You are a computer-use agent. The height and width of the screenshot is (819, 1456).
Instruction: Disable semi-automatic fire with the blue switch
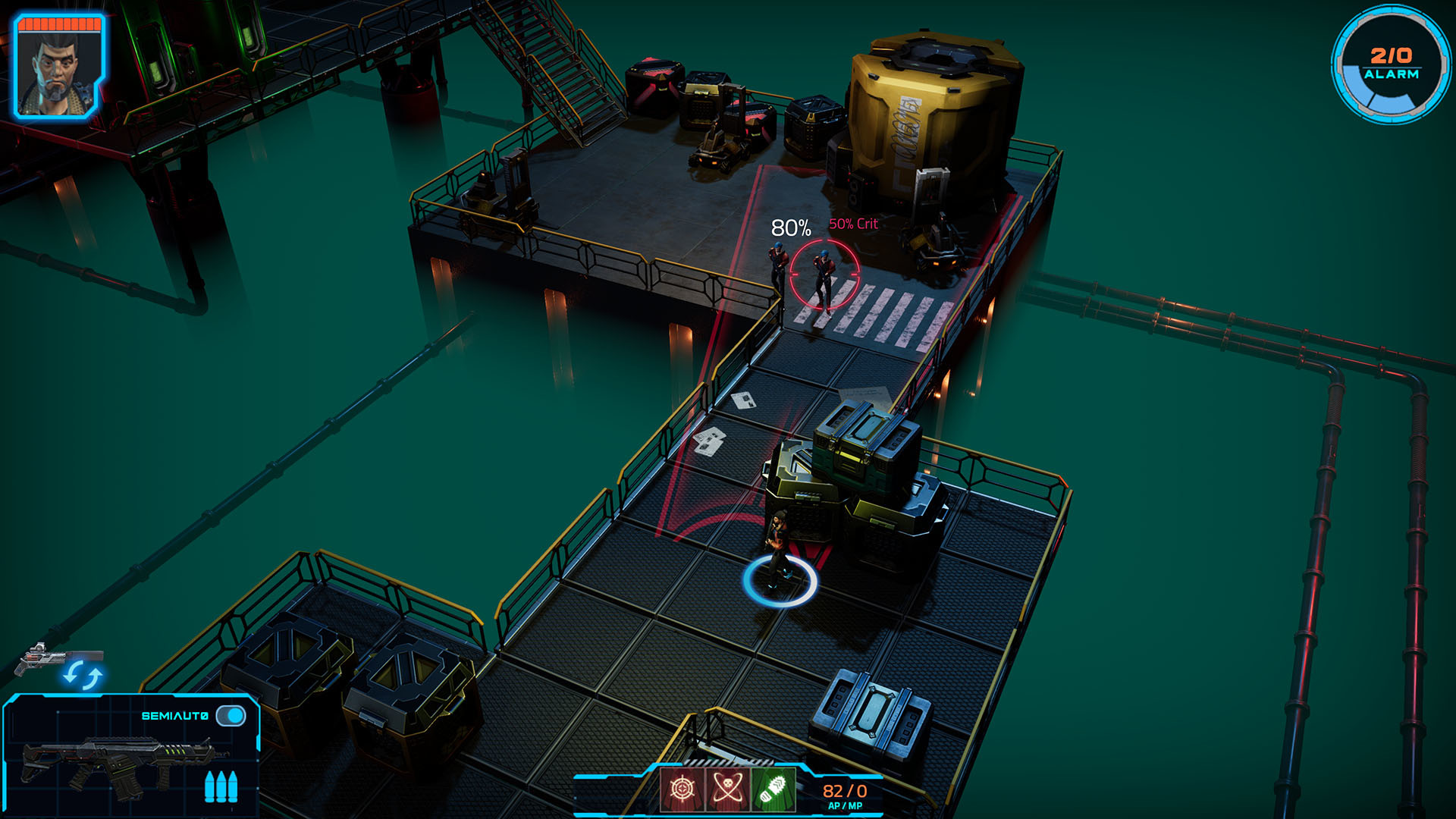pos(232,714)
